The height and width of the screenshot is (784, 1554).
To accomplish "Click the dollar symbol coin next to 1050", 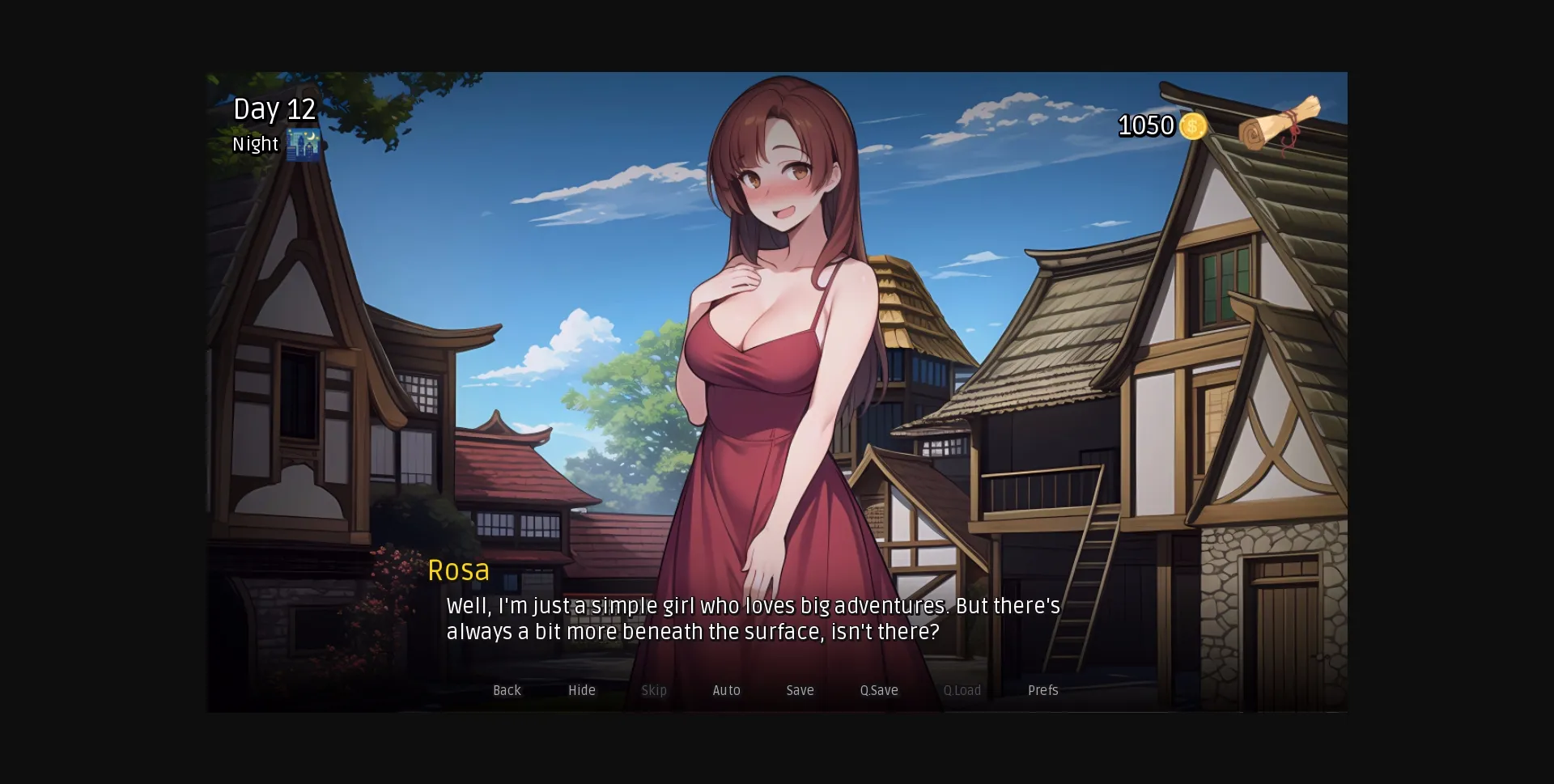I will pyautogui.click(x=1192, y=126).
